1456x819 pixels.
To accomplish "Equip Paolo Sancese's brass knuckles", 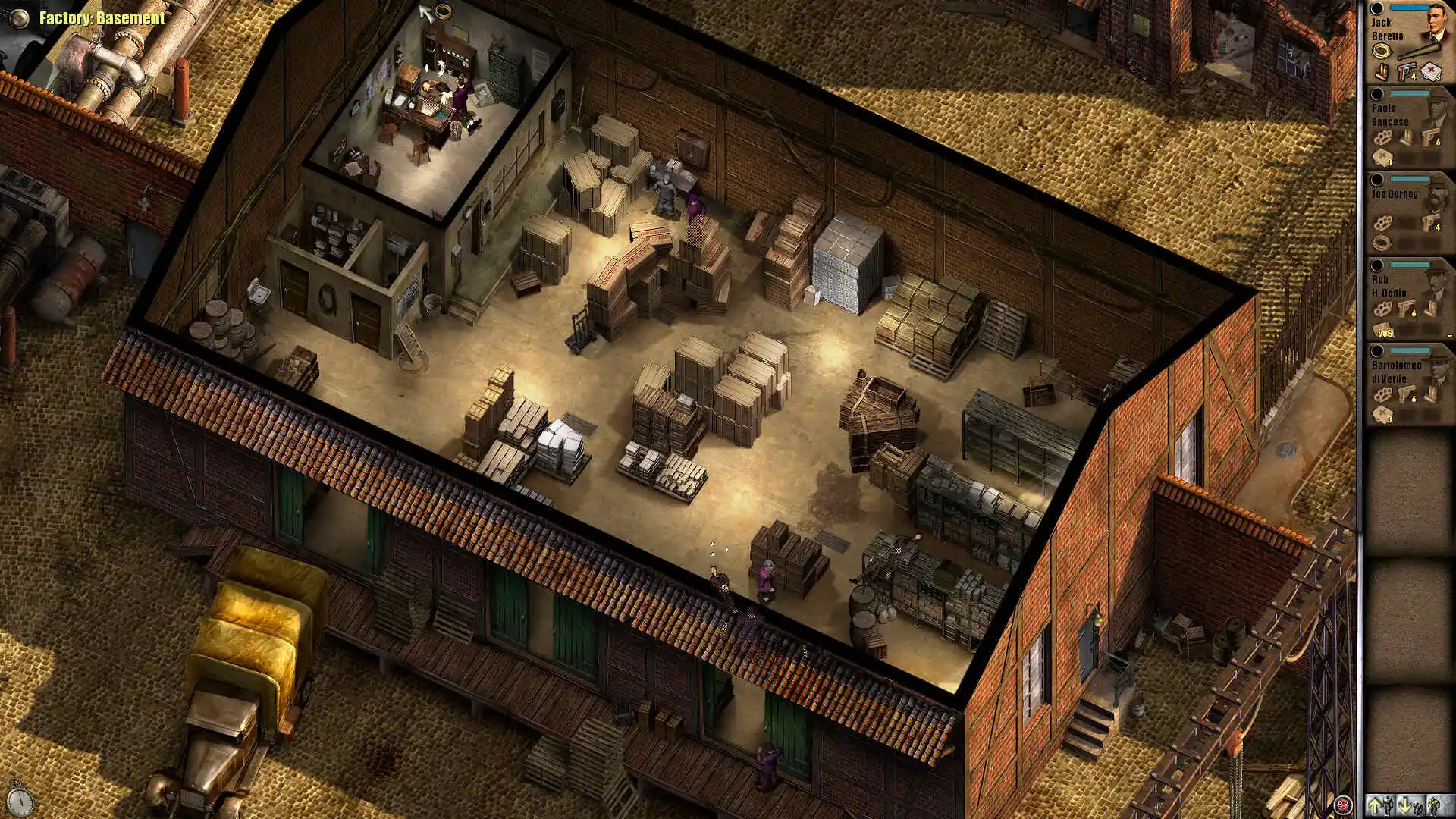I will coord(1382,138).
